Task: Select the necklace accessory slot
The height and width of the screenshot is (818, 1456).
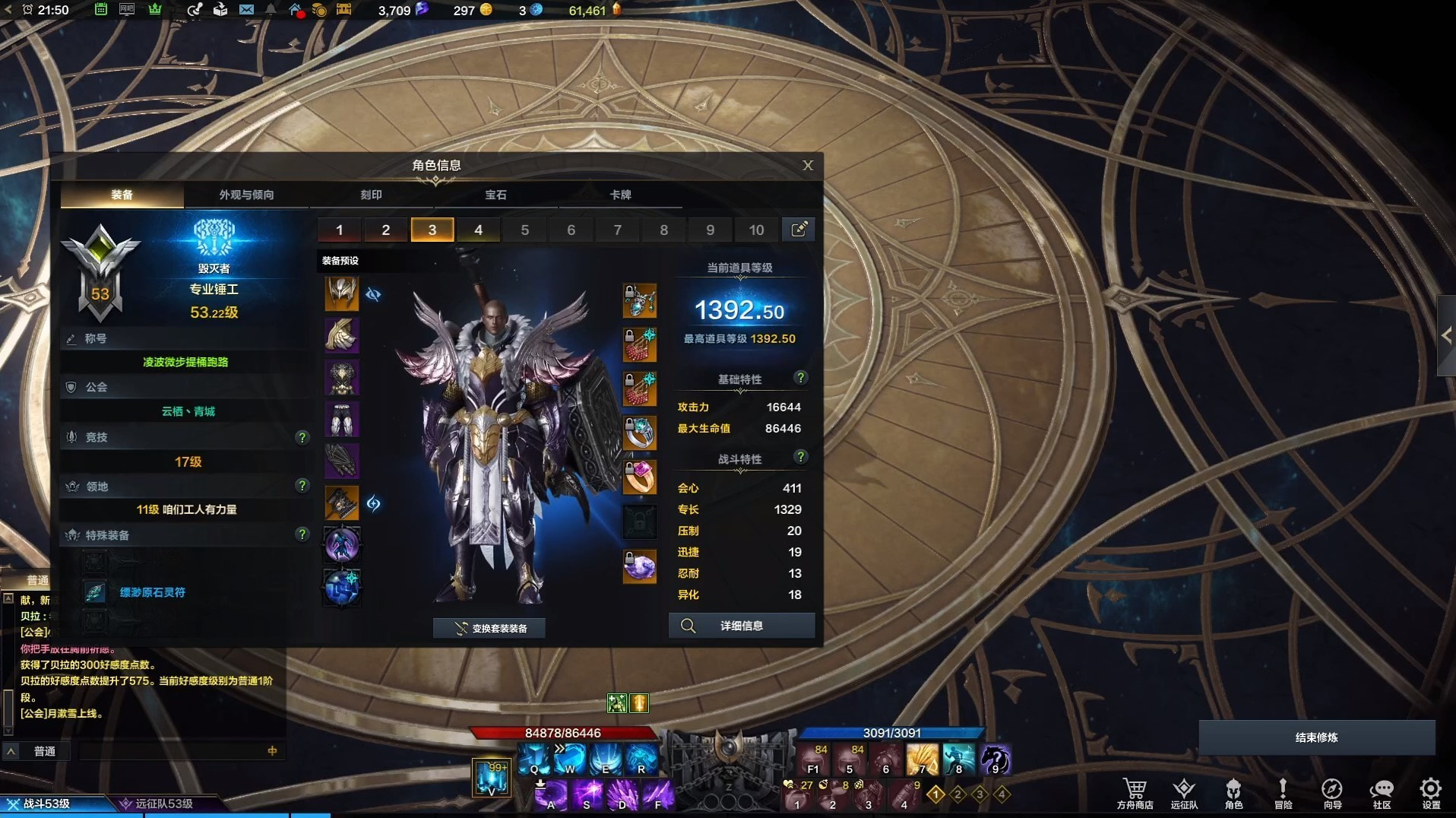Action: (x=640, y=301)
